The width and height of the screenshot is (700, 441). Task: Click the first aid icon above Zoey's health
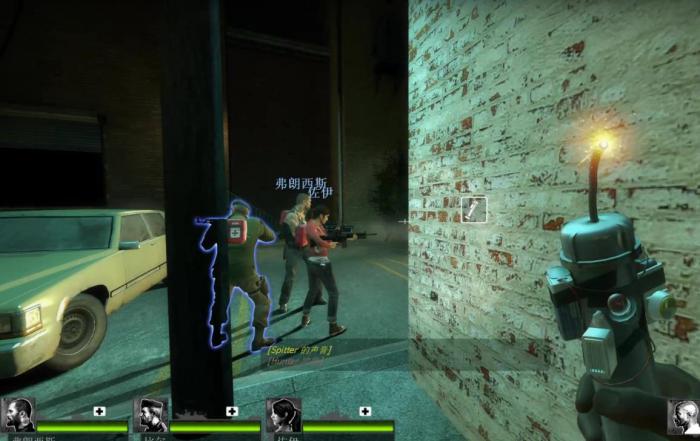click(364, 411)
